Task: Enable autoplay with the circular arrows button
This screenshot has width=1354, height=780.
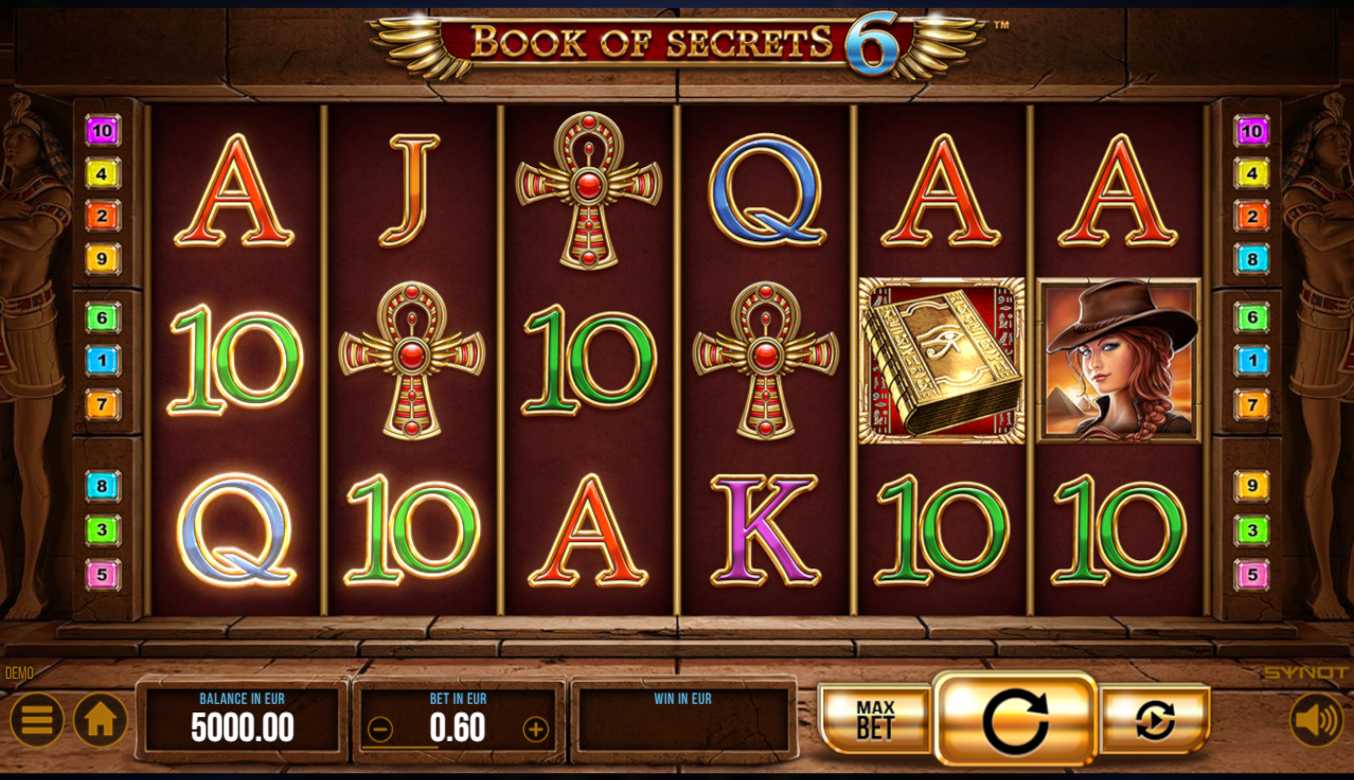Action: click(x=1155, y=720)
